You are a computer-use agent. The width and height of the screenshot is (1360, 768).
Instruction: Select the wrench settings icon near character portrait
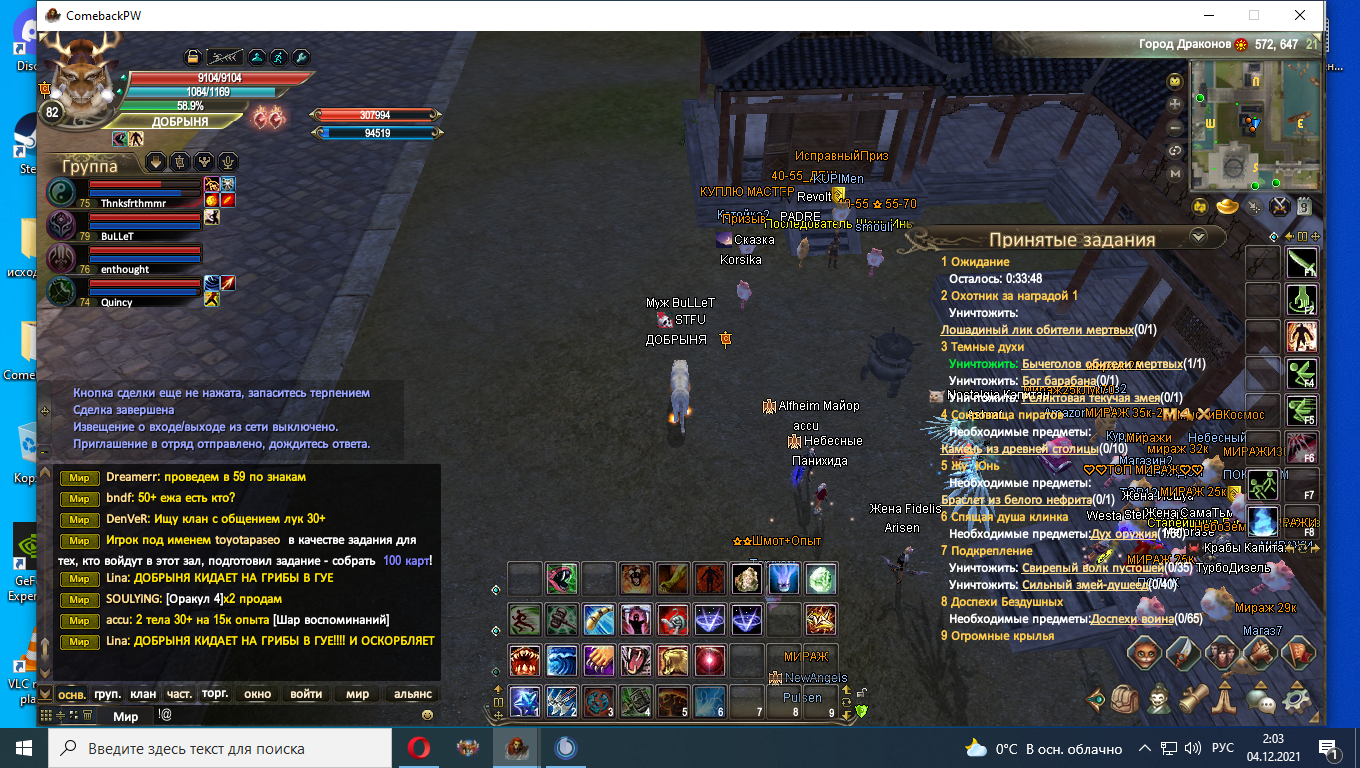[299, 57]
